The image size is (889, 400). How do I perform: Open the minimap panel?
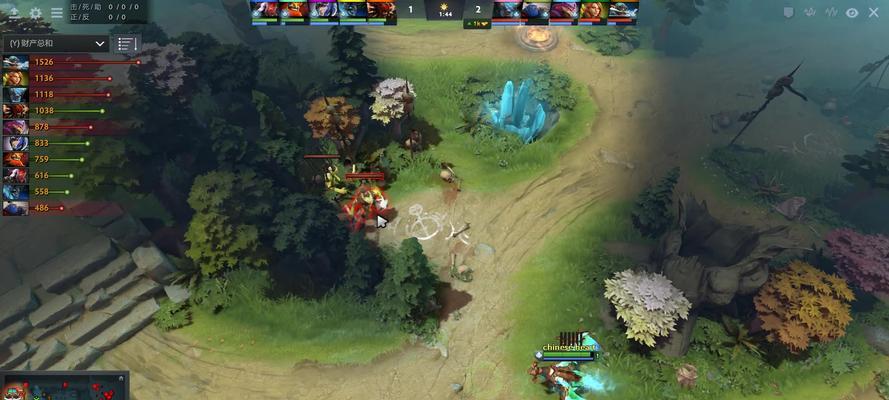(64, 387)
